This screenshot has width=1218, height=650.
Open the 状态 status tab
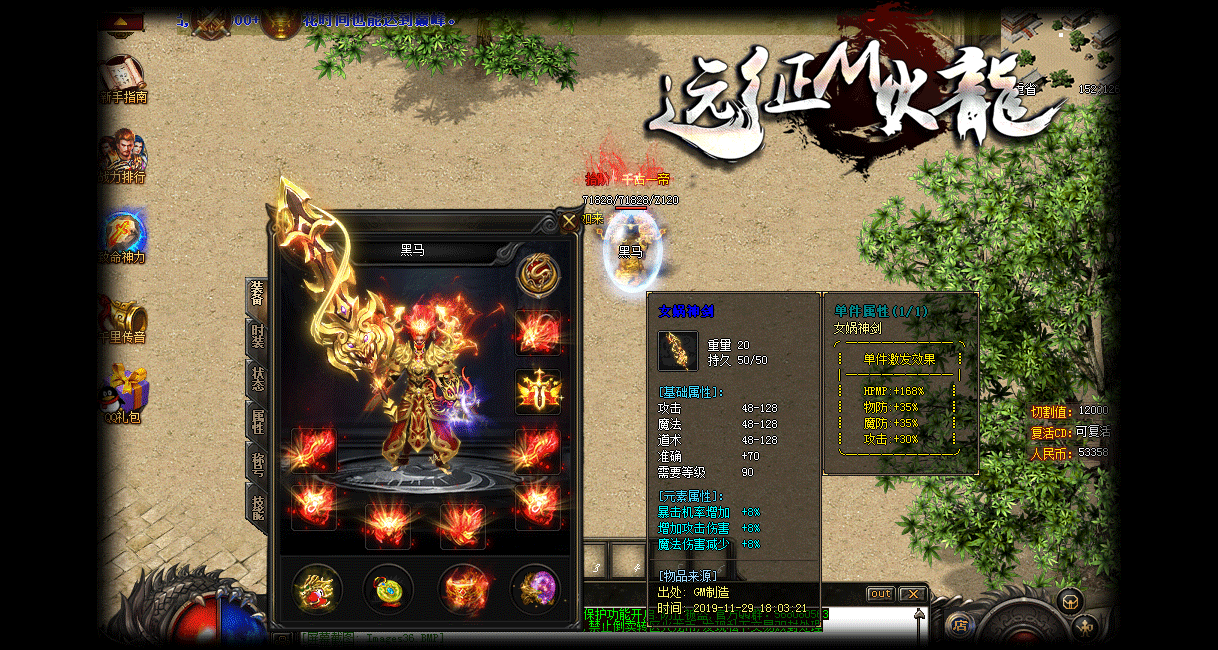pos(258,379)
